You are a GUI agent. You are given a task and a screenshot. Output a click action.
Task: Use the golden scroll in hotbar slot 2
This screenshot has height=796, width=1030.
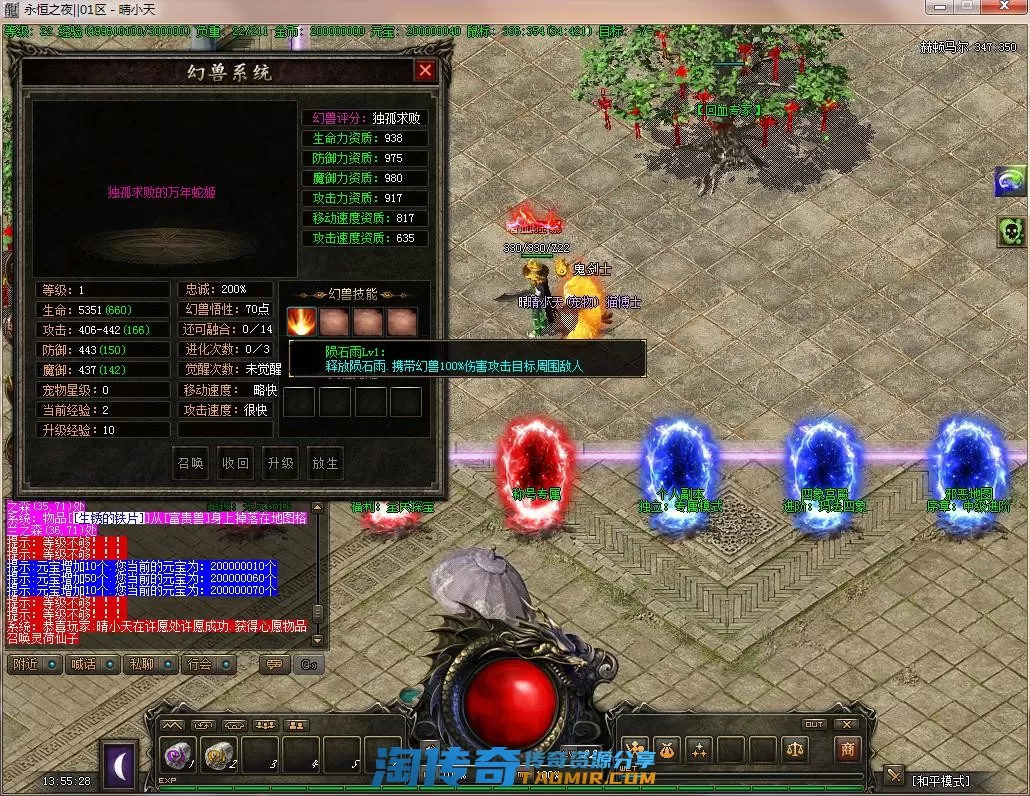click(218, 757)
